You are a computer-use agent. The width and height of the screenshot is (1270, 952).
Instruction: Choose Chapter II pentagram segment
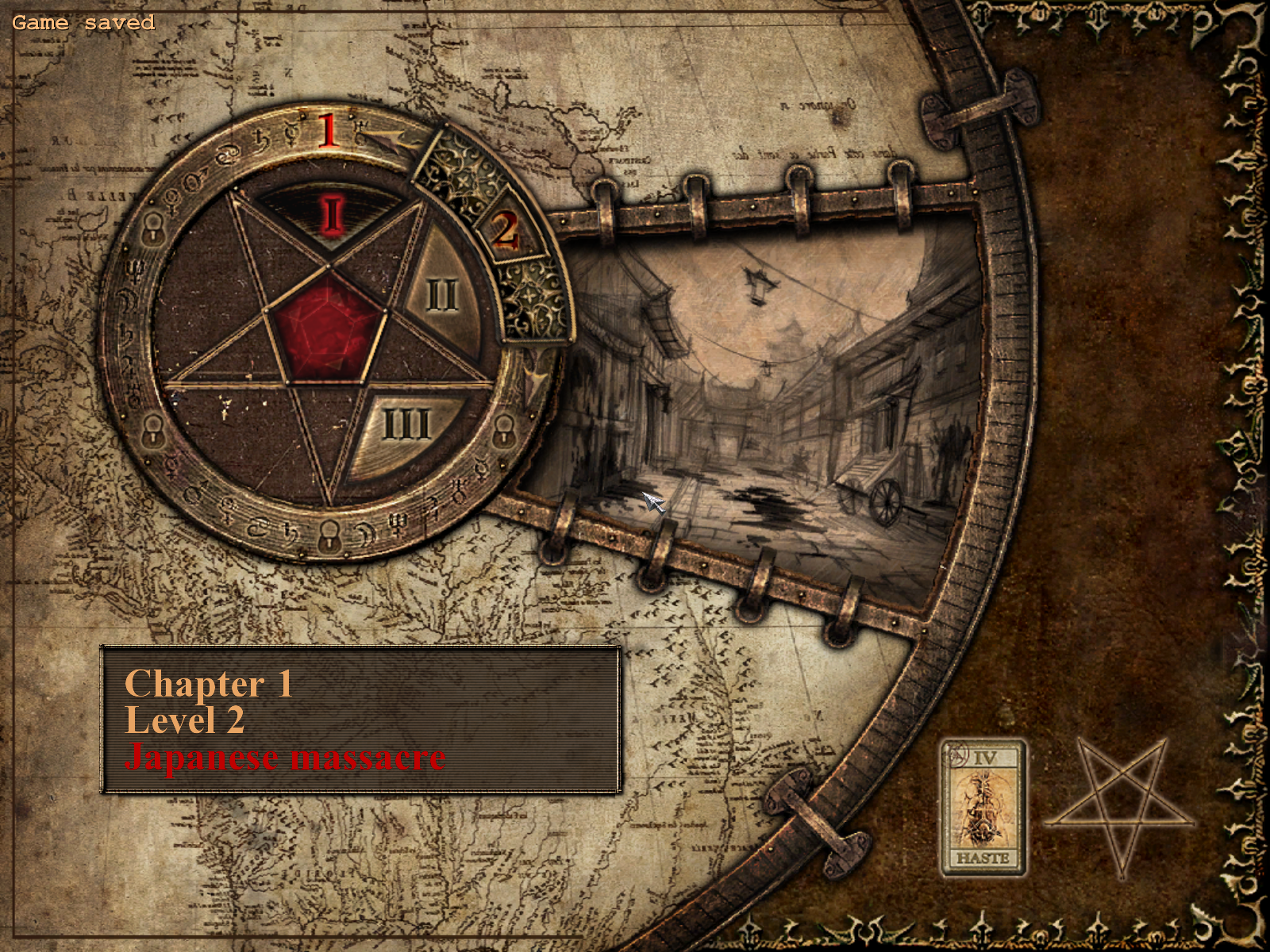tap(442, 296)
